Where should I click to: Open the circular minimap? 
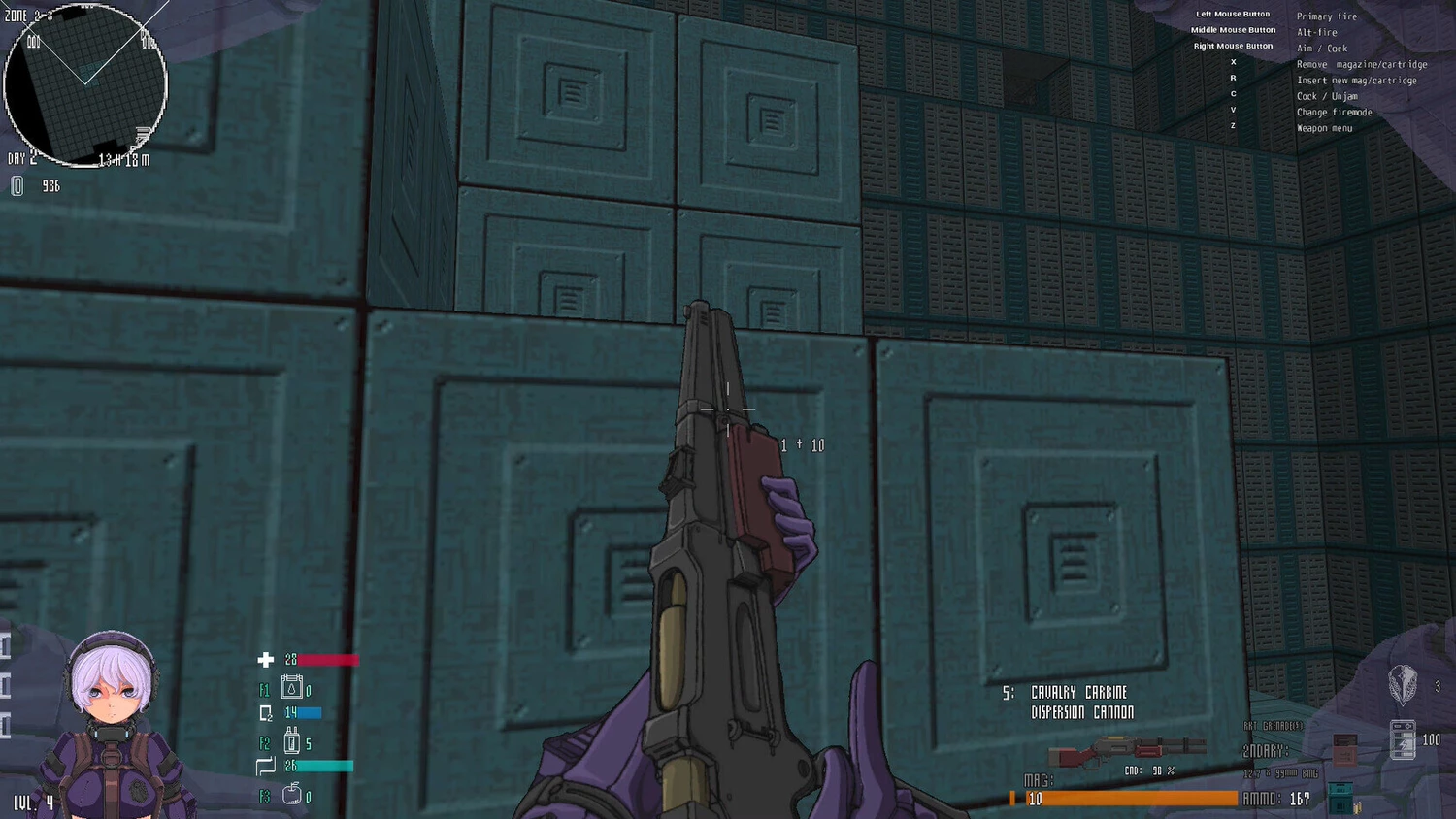point(85,84)
